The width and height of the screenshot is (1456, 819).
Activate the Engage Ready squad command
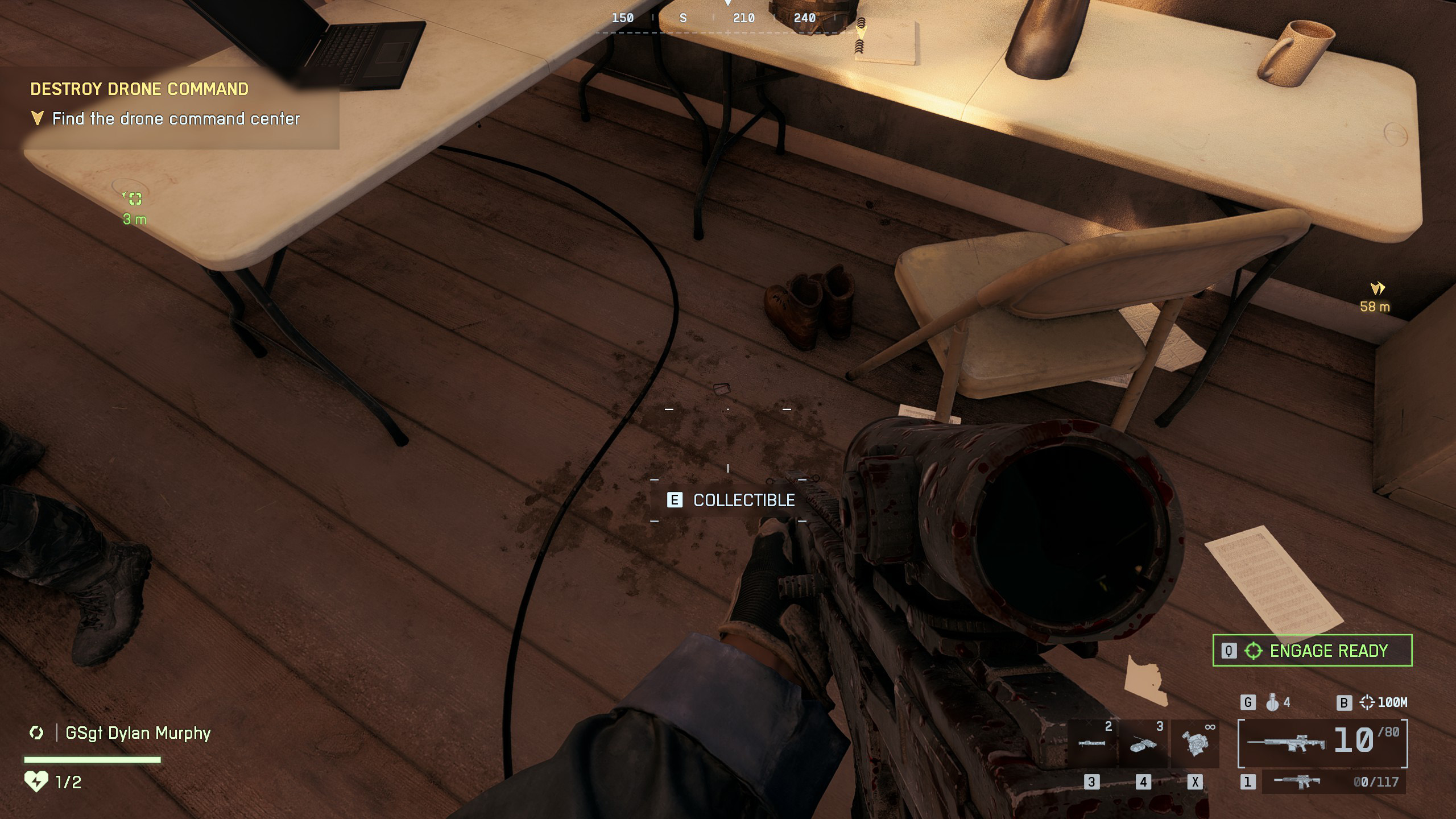1312,651
